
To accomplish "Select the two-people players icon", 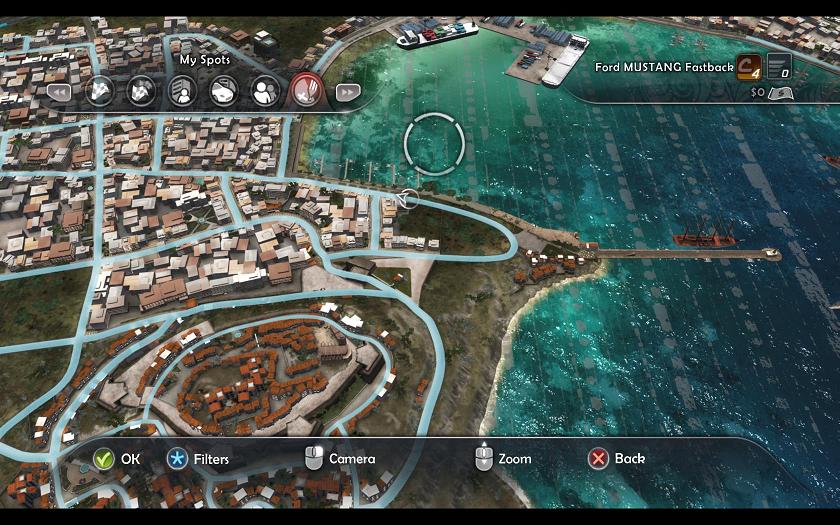I will [264, 92].
